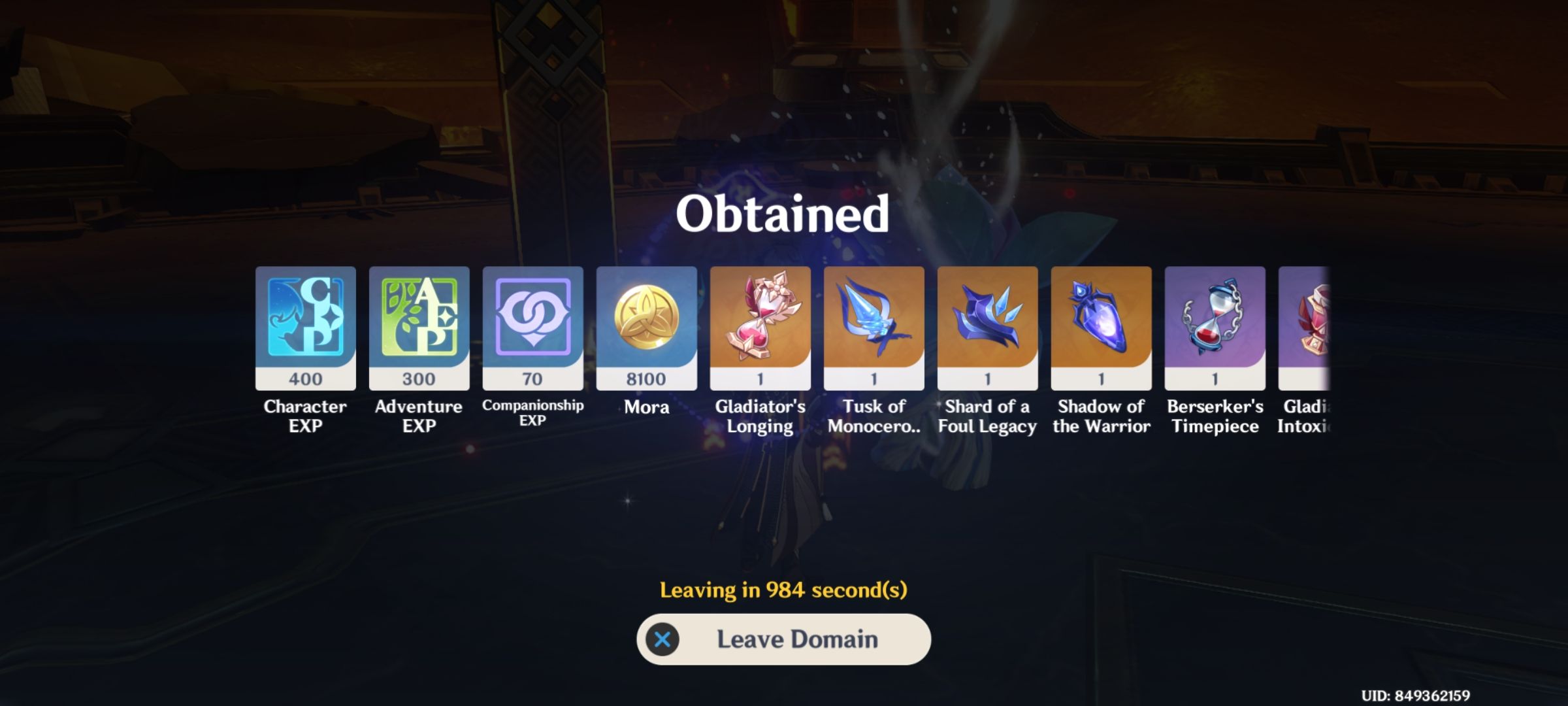Click the Tusk of Monoceros item label
Screen dimensions: 1568x706
pos(874,416)
